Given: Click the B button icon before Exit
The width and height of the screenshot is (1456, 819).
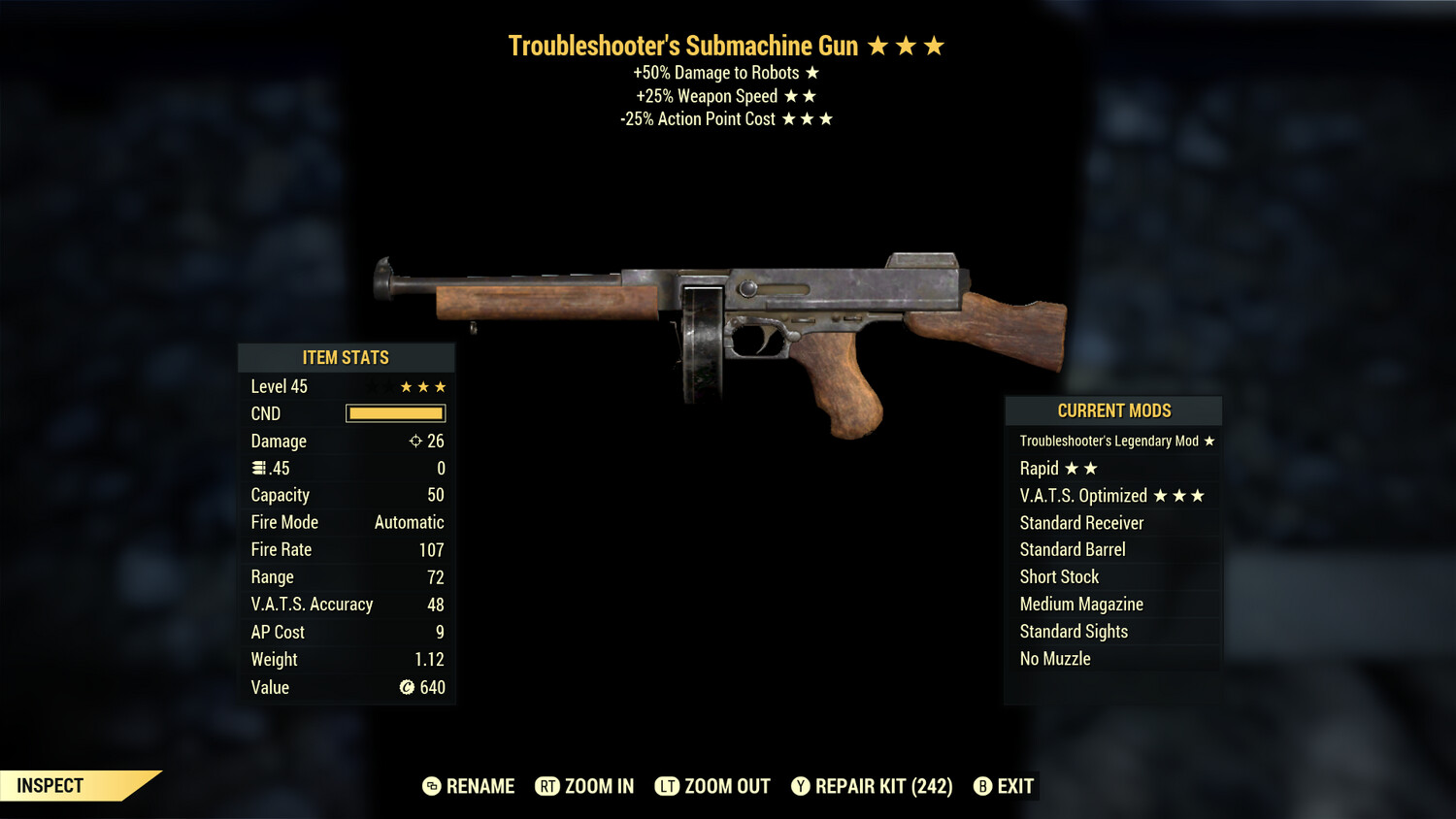Looking at the screenshot, I should [x=983, y=786].
